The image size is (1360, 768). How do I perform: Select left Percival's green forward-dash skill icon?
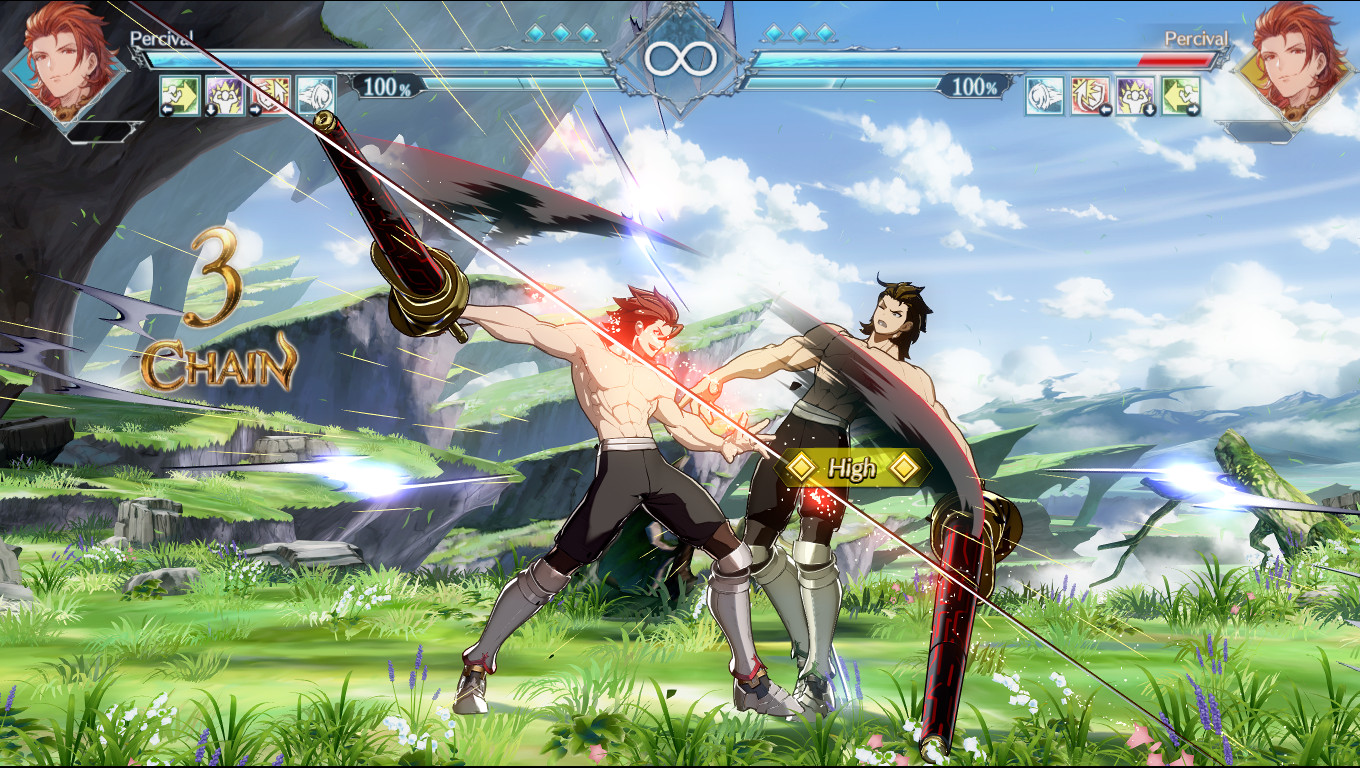click(x=178, y=94)
